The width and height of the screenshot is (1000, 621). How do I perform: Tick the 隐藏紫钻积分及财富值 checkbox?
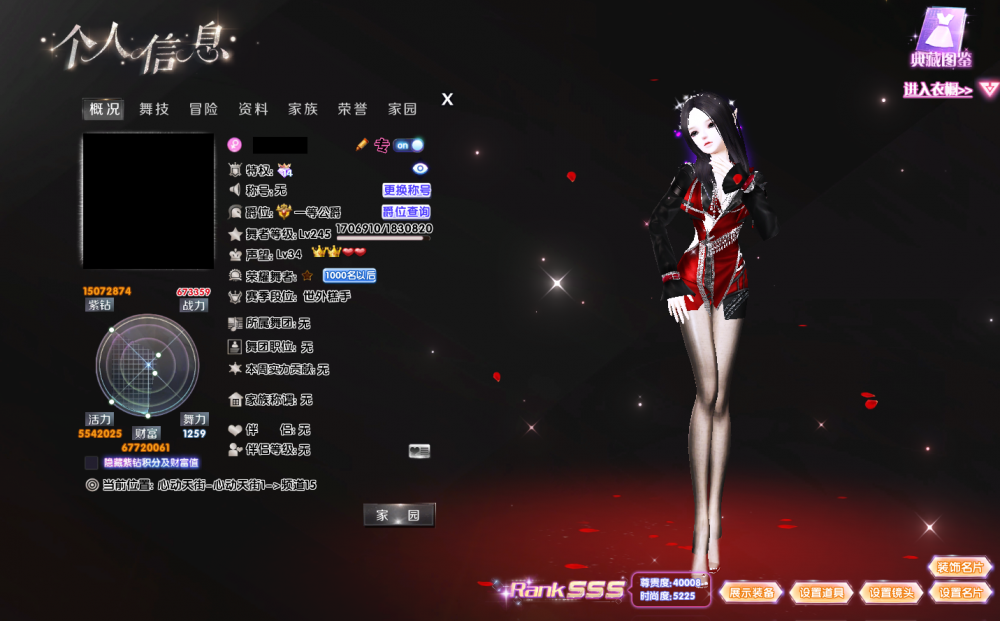pos(91,463)
